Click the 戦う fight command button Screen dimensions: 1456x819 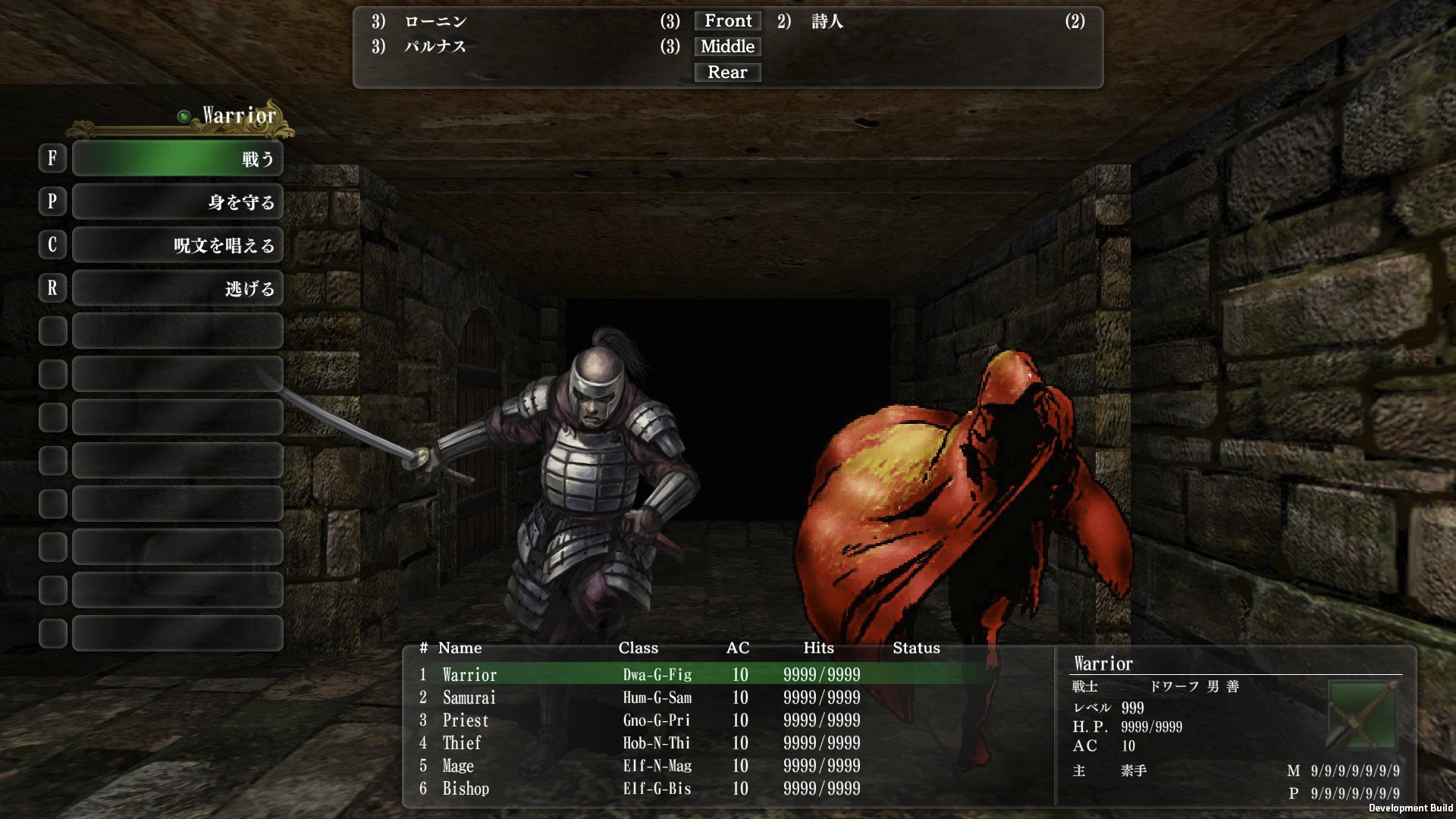[177, 158]
